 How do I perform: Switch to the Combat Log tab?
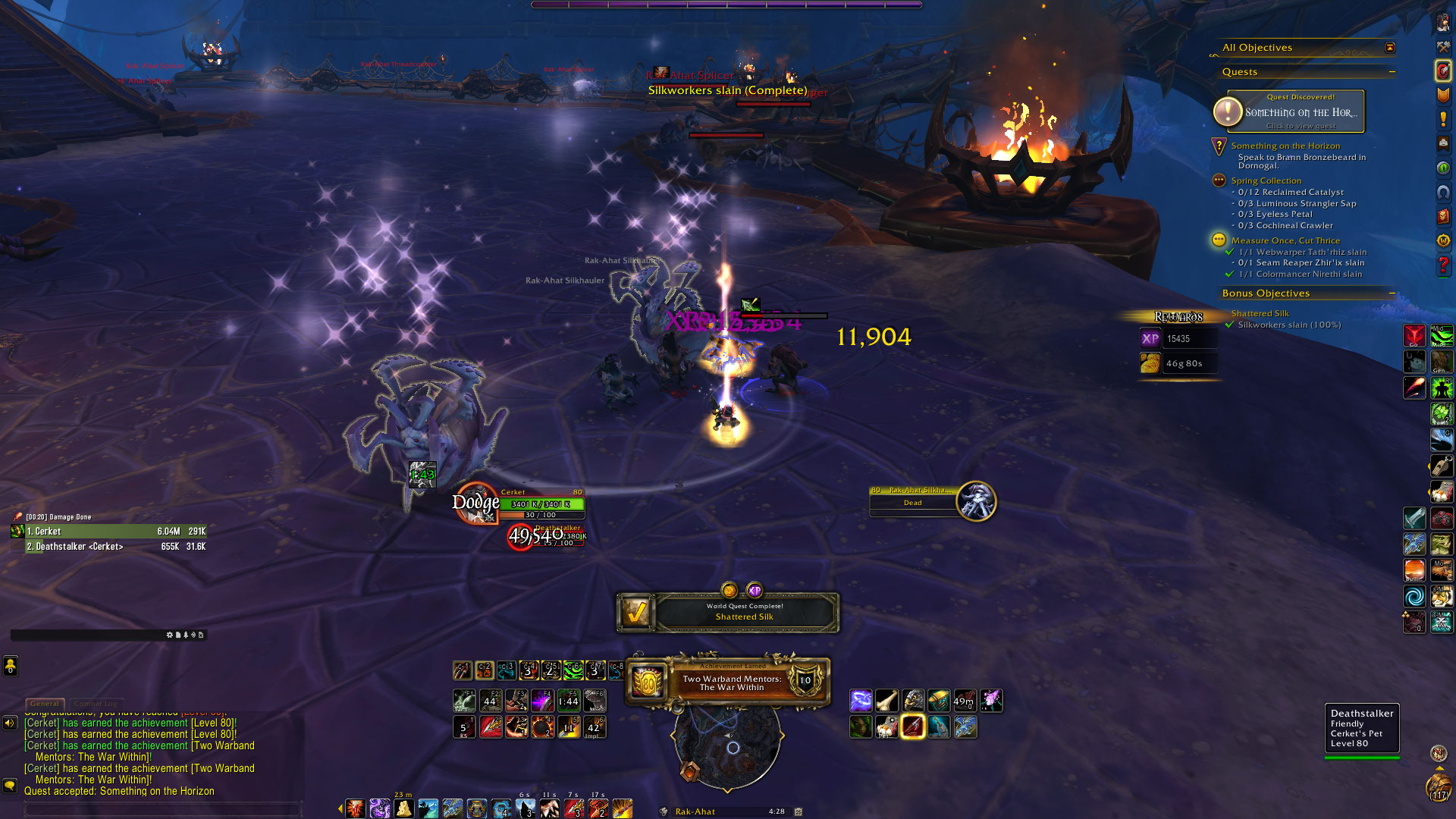(x=95, y=704)
